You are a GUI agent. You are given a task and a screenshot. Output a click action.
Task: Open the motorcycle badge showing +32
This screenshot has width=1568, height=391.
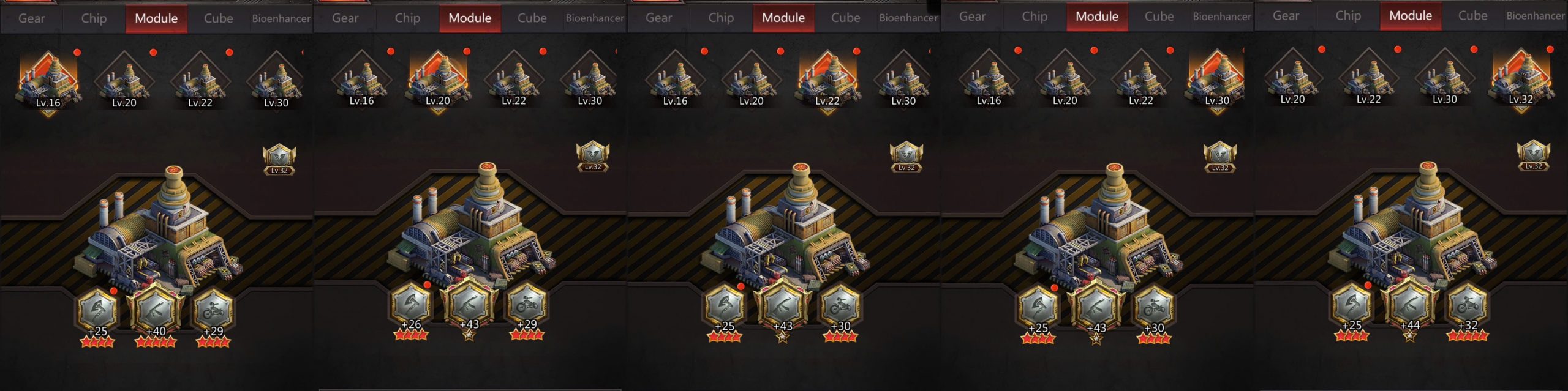1467,304
